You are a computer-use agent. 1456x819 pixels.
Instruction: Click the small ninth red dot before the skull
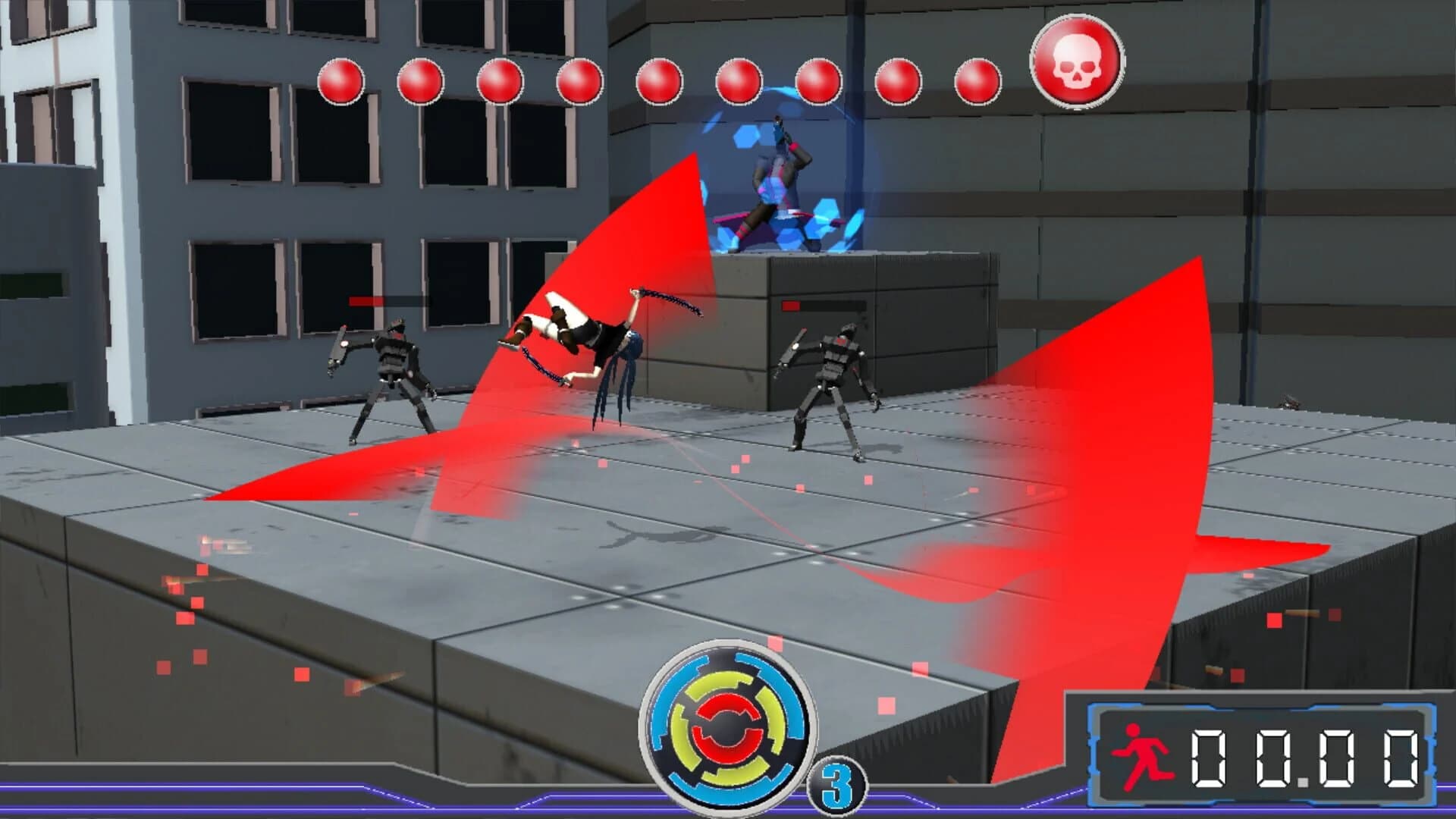[x=976, y=82]
